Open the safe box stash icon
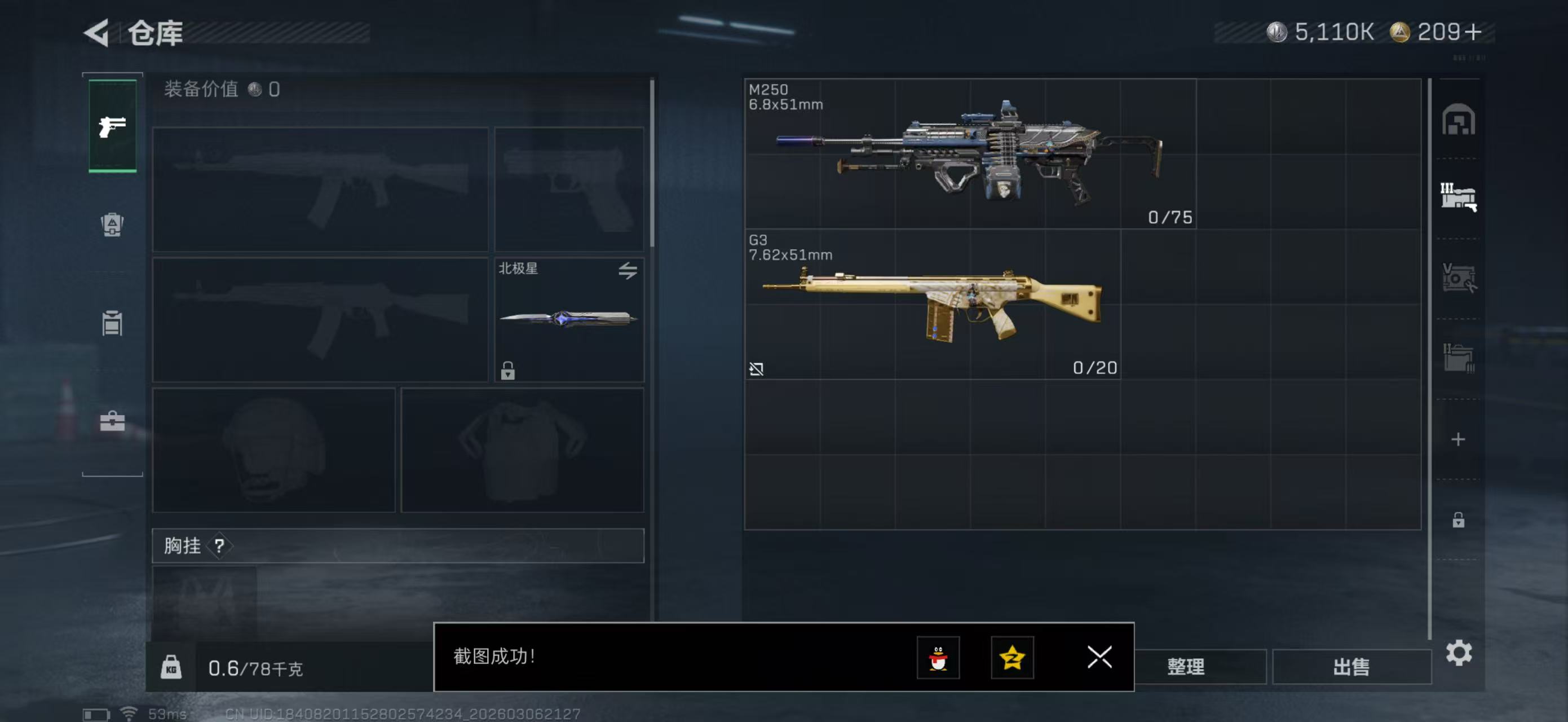This screenshot has width=1568, height=722. (x=1458, y=120)
